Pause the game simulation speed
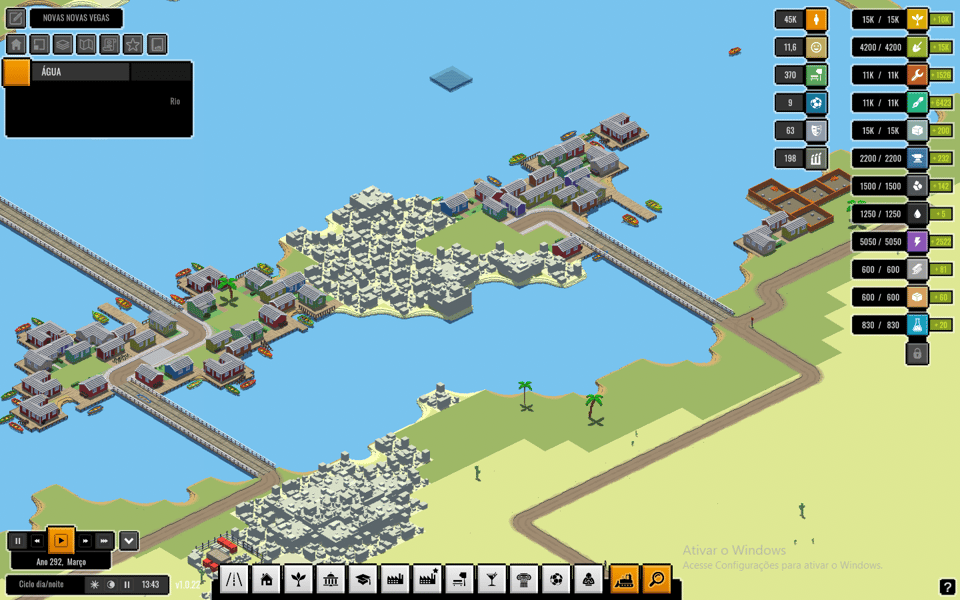This screenshot has width=960, height=600. [x=17, y=541]
